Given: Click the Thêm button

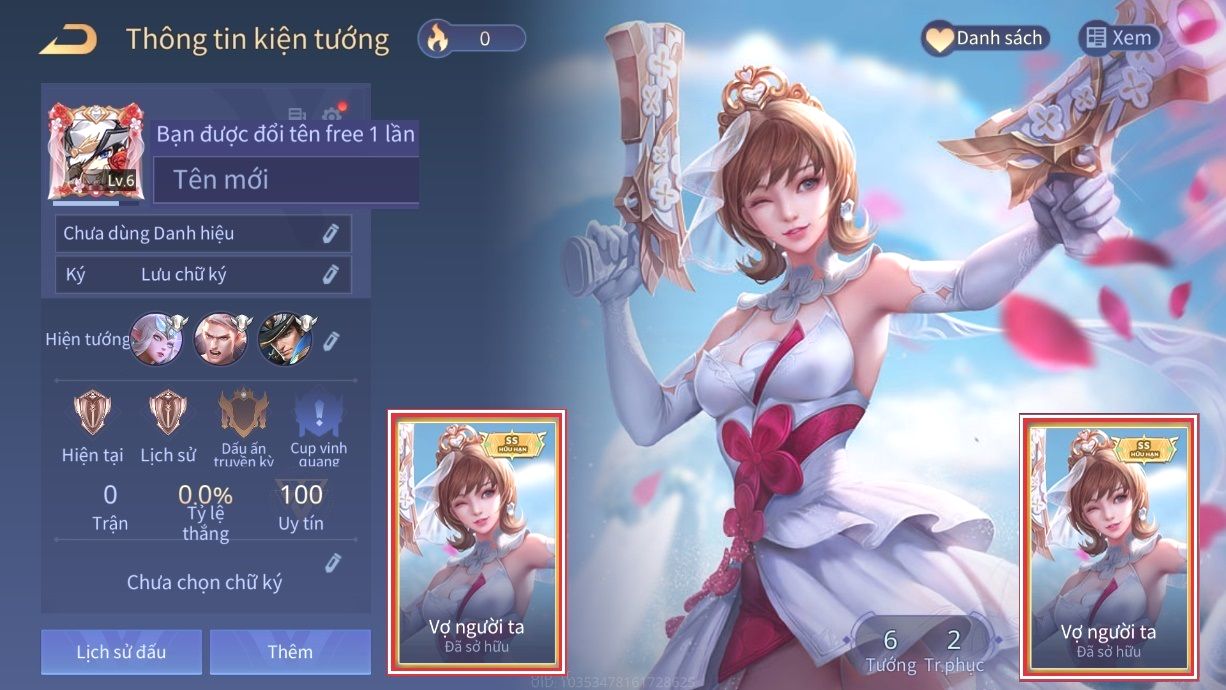Looking at the screenshot, I should point(290,652).
